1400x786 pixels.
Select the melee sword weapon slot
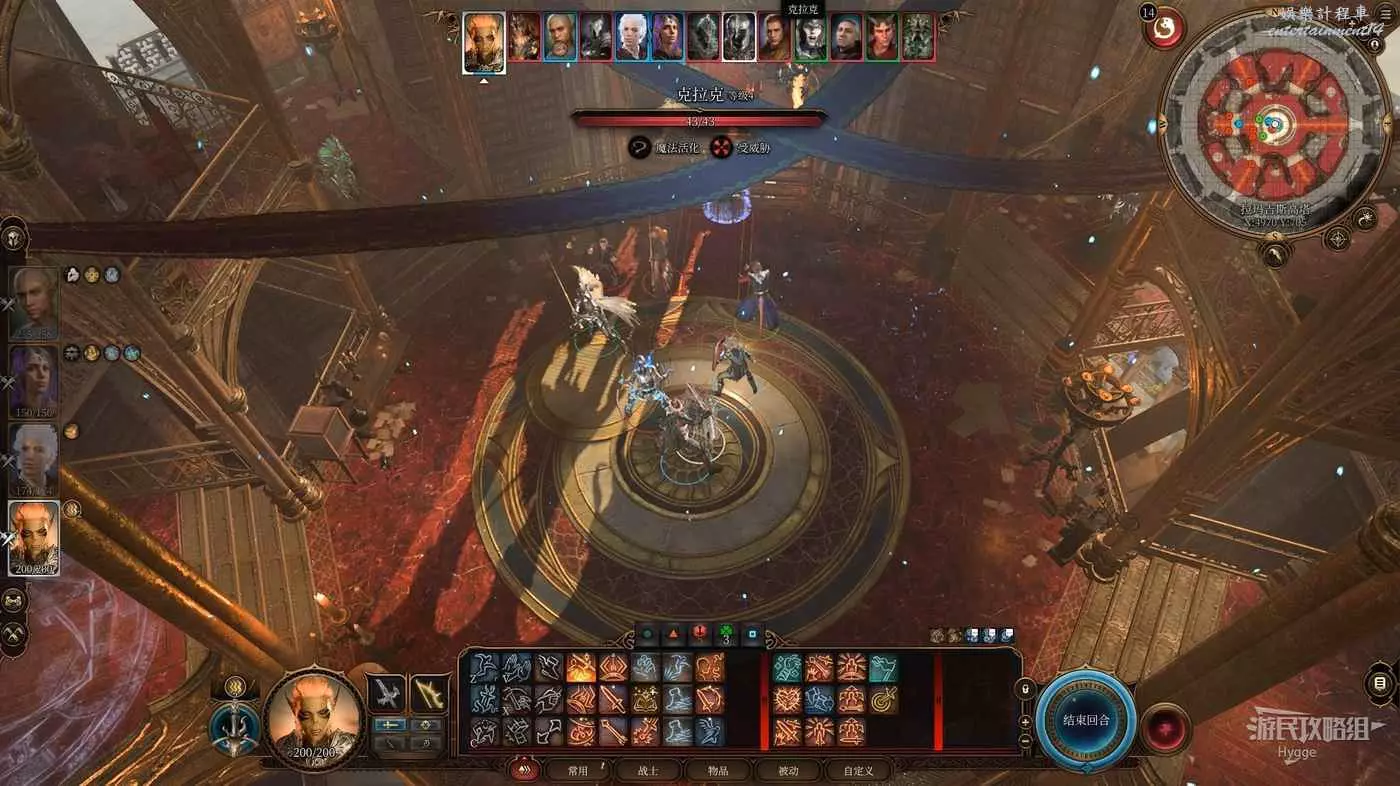click(x=386, y=693)
